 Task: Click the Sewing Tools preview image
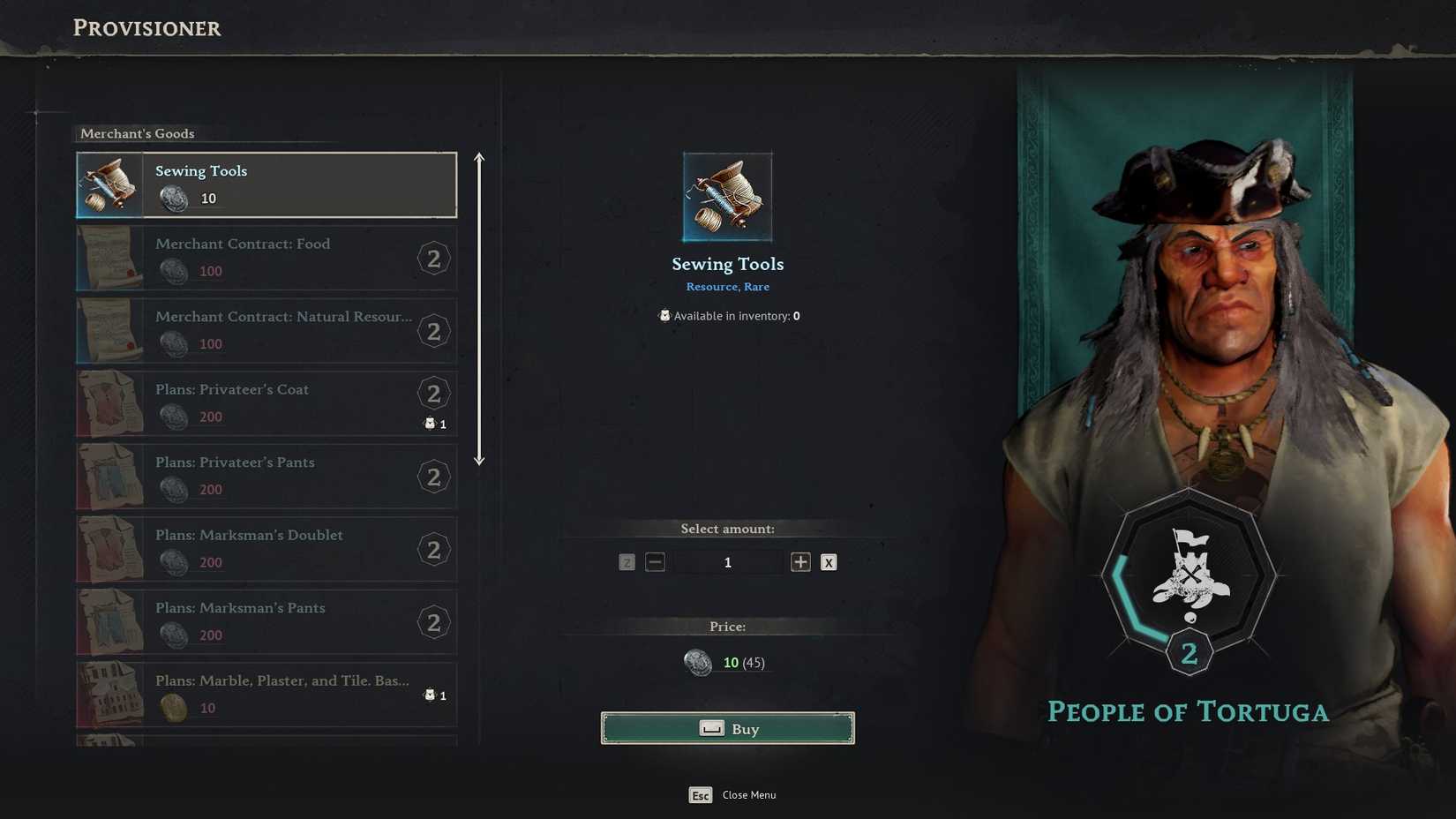[x=727, y=196]
